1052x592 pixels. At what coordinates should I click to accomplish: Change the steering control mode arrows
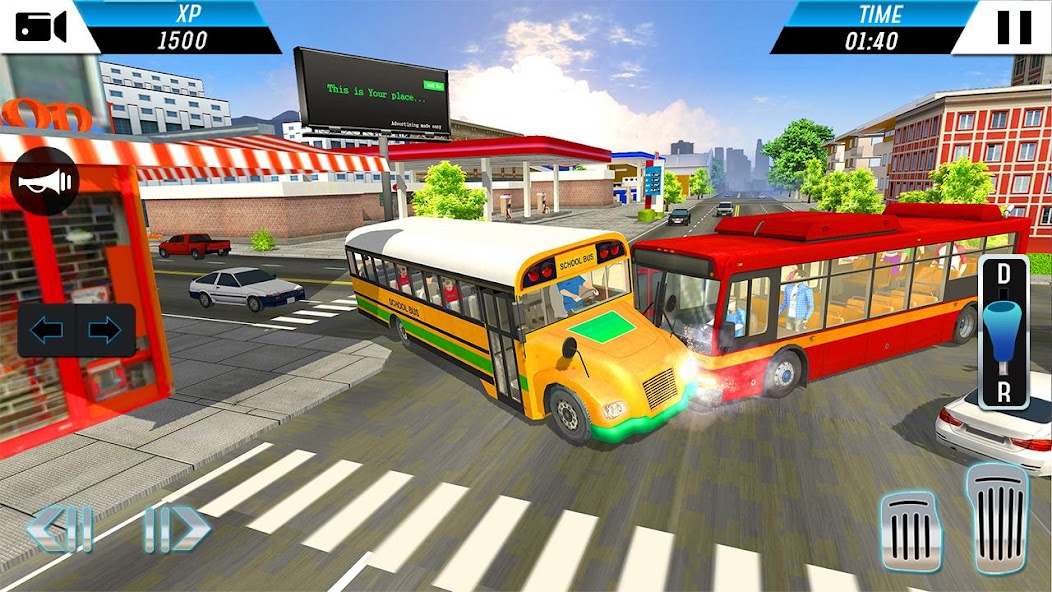coord(76,331)
